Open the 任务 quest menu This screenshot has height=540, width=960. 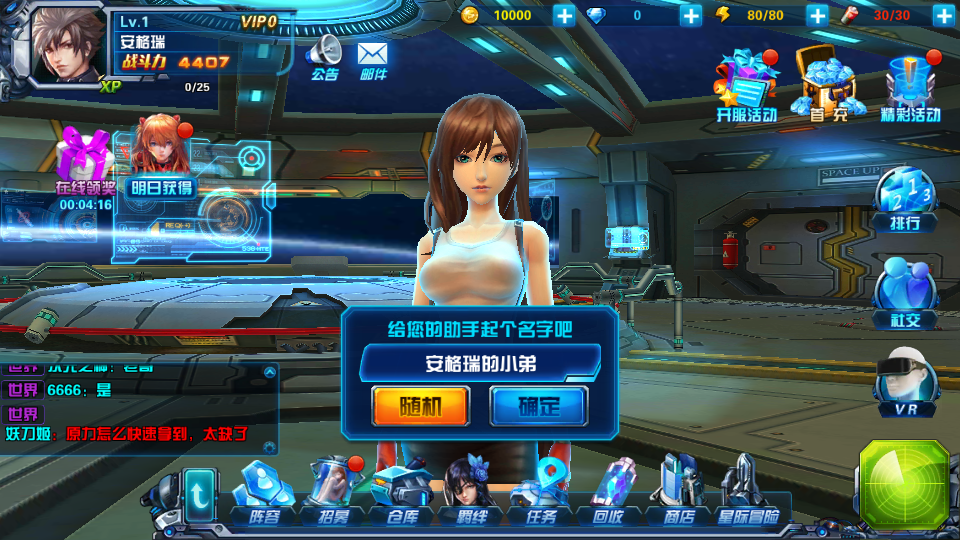540,494
